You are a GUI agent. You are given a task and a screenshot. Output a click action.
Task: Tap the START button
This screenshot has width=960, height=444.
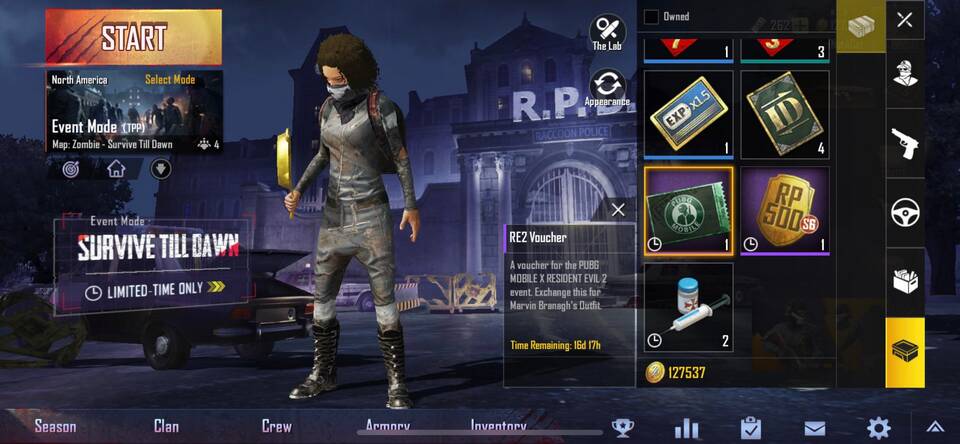click(x=133, y=37)
